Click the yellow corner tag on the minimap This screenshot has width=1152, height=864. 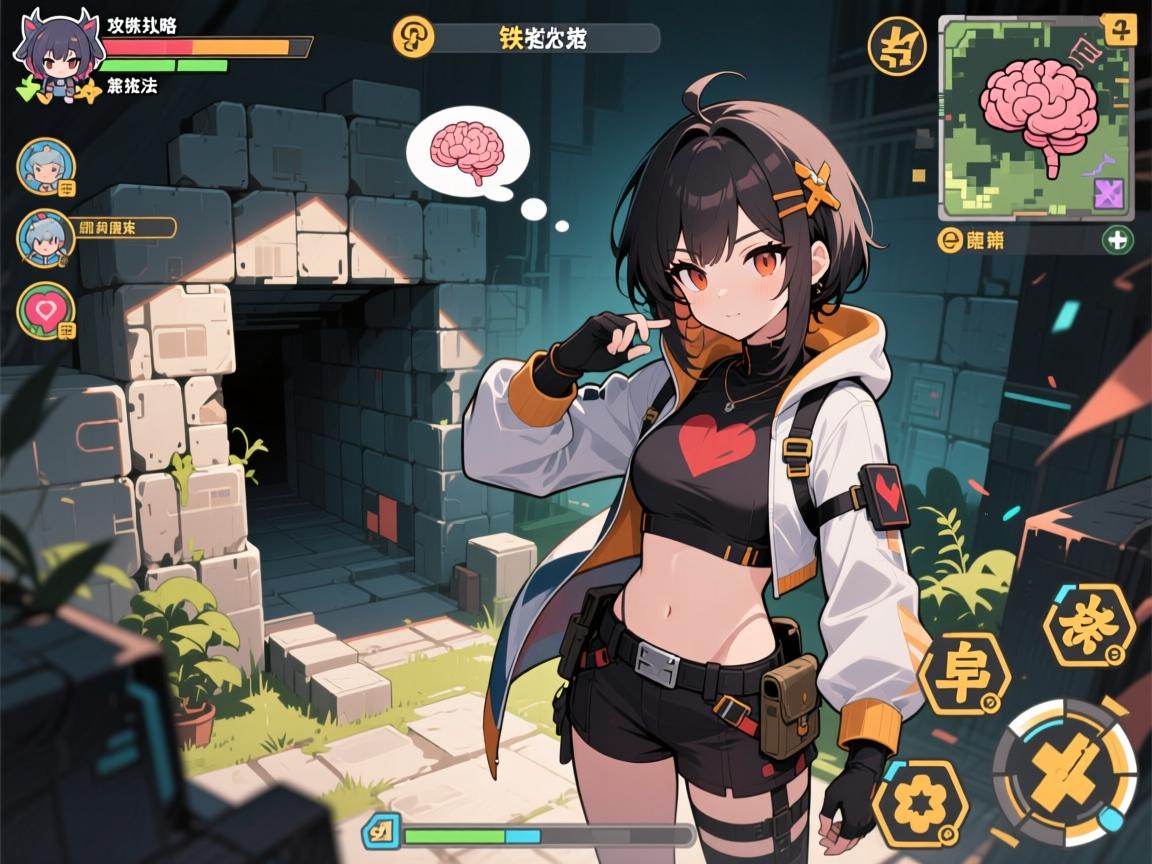point(1118,28)
